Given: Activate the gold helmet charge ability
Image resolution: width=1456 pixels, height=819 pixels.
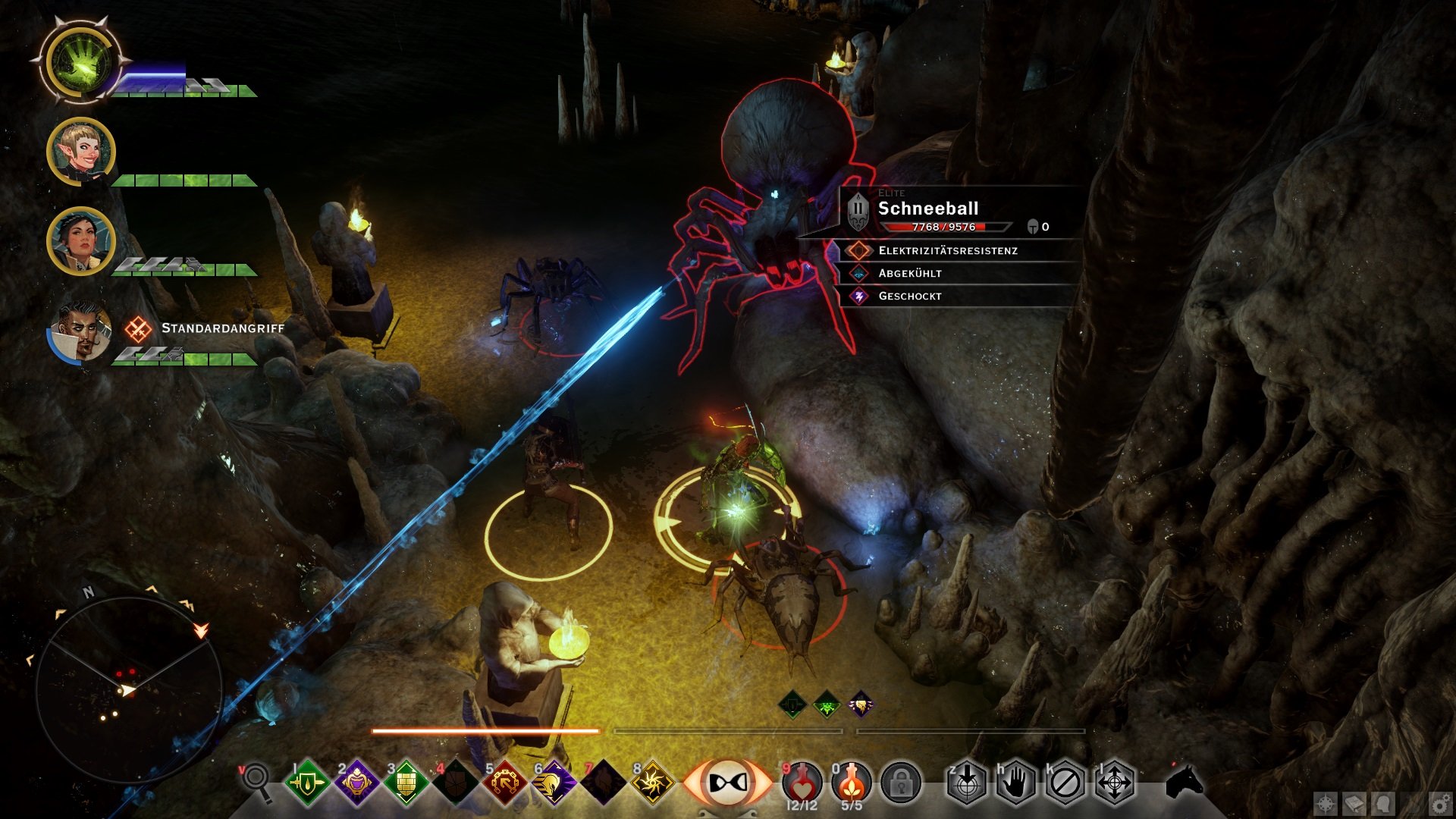Looking at the screenshot, I should [x=554, y=783].
